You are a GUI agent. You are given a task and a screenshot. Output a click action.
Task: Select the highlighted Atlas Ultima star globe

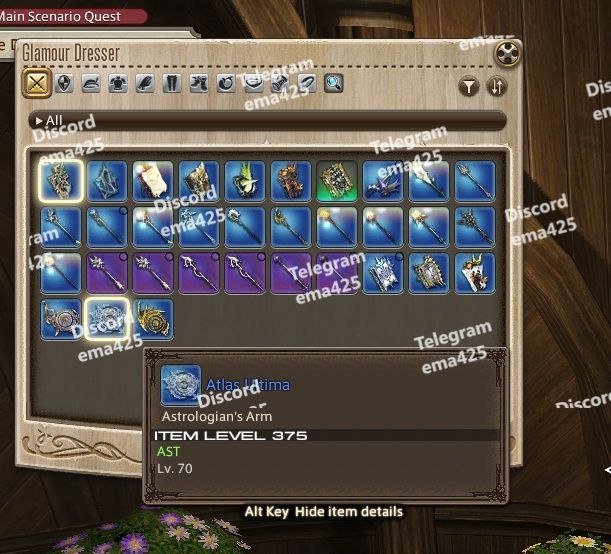coord(105,320)
